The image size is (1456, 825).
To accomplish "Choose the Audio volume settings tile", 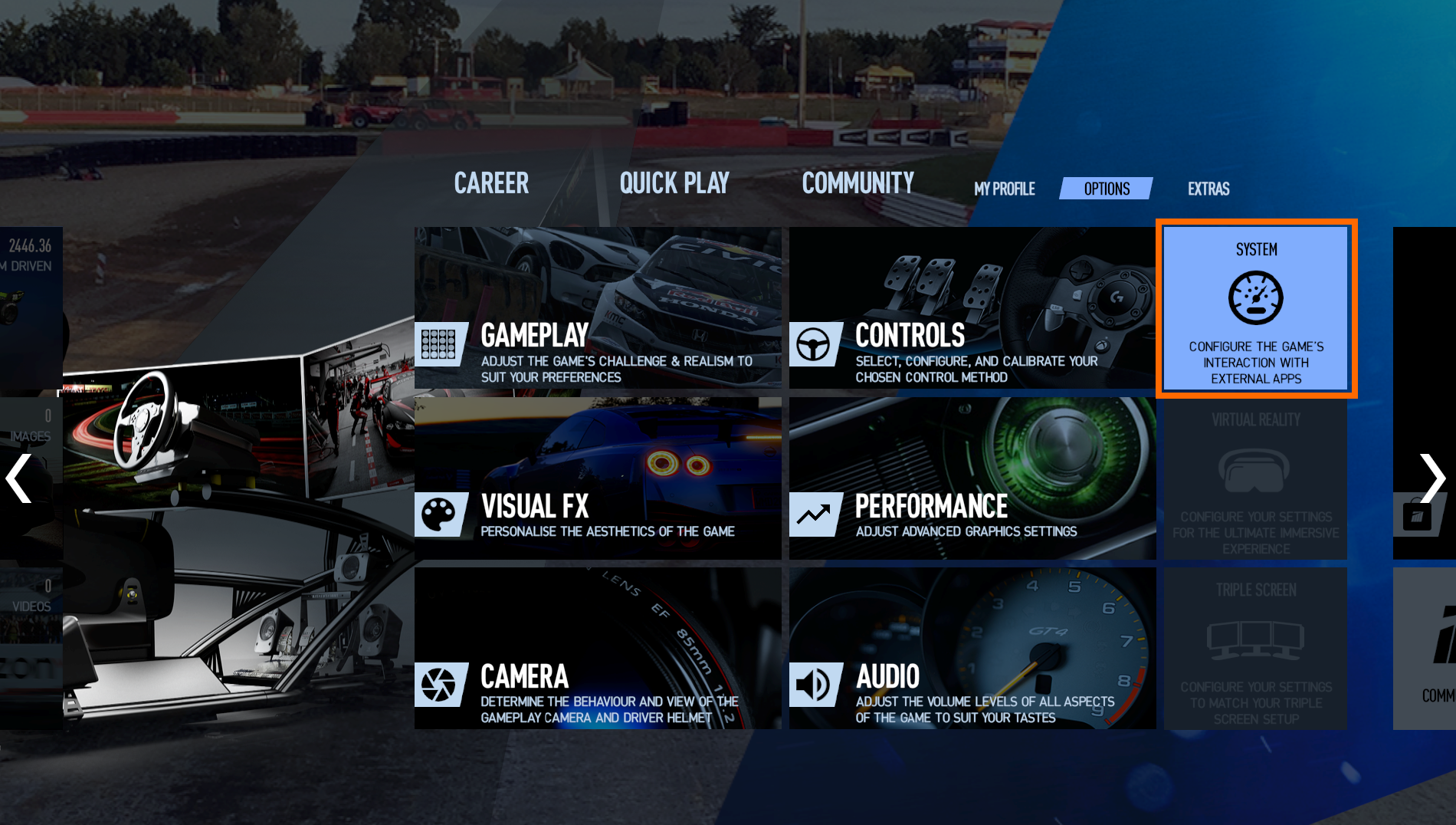I will 972,649.
